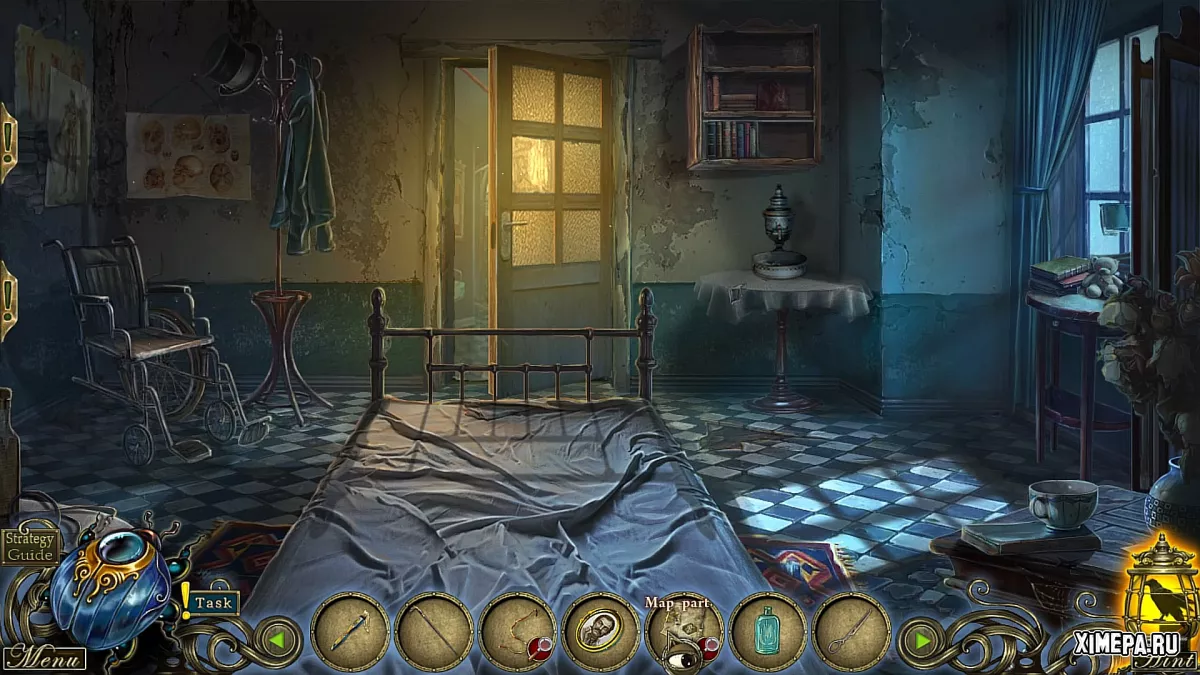
Task: Open the Strategy Guide
Action: pos(30,545)
